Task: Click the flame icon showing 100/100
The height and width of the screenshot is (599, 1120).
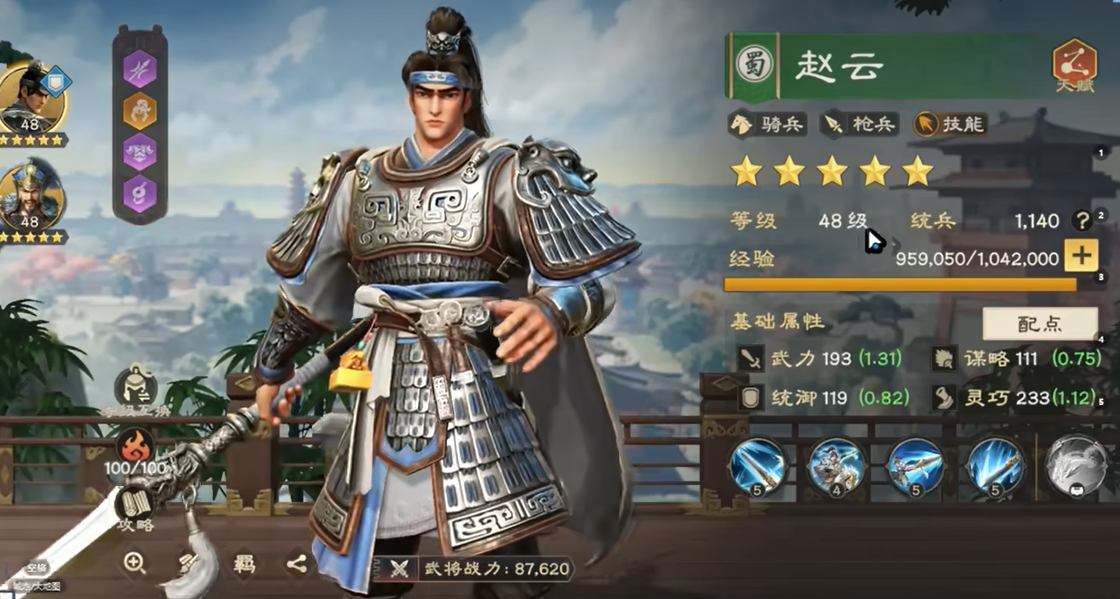Action: 136,447
